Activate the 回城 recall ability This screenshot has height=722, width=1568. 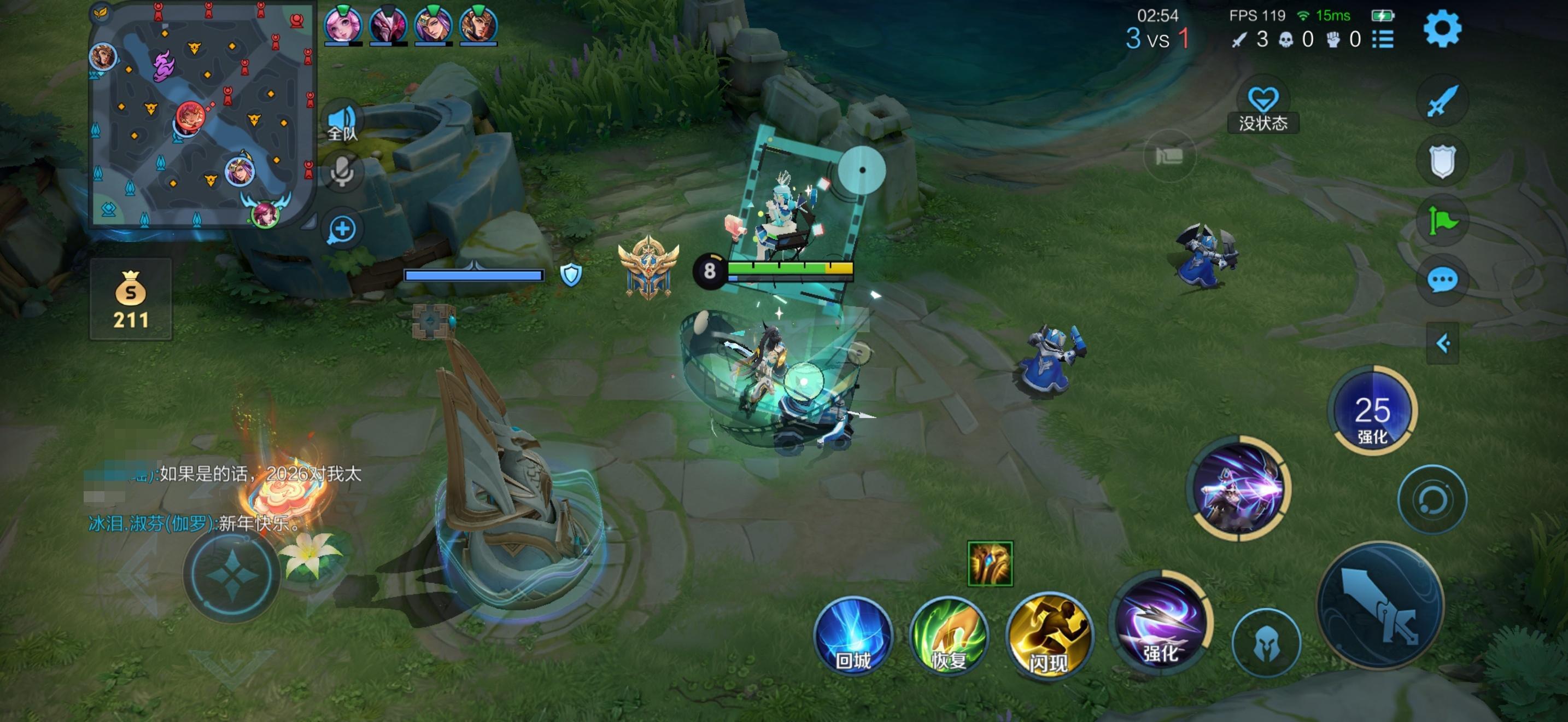(x=853, y=636)
